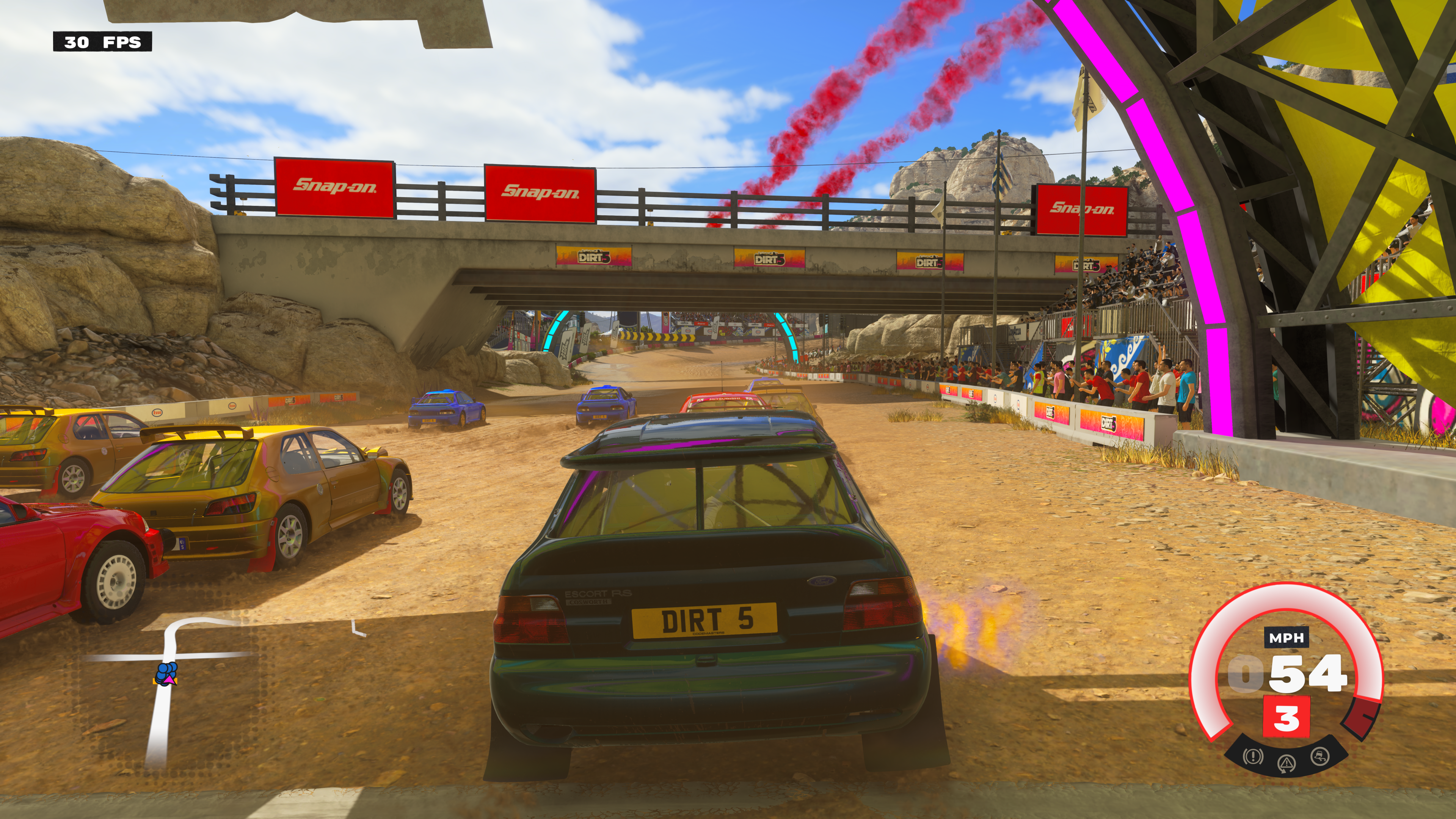Click the traction control skidding-car icon
Screen dimensions: 1456x819
pos(1320,756)
